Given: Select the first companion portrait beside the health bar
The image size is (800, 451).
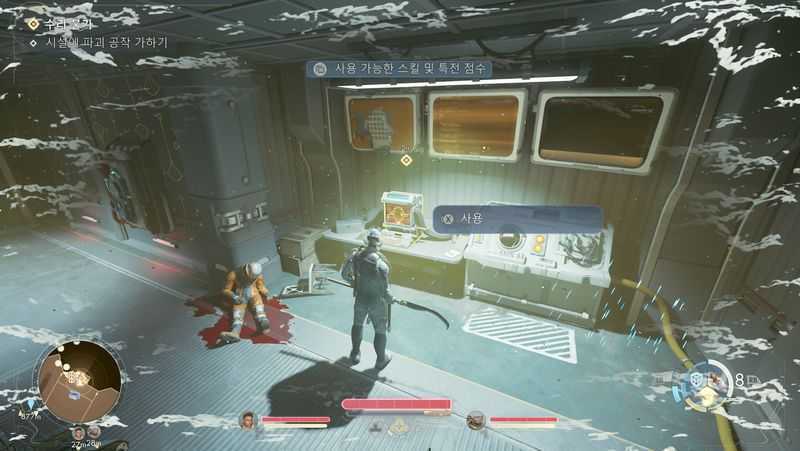Looking at the screenshot, I should (x=248, y=421).
